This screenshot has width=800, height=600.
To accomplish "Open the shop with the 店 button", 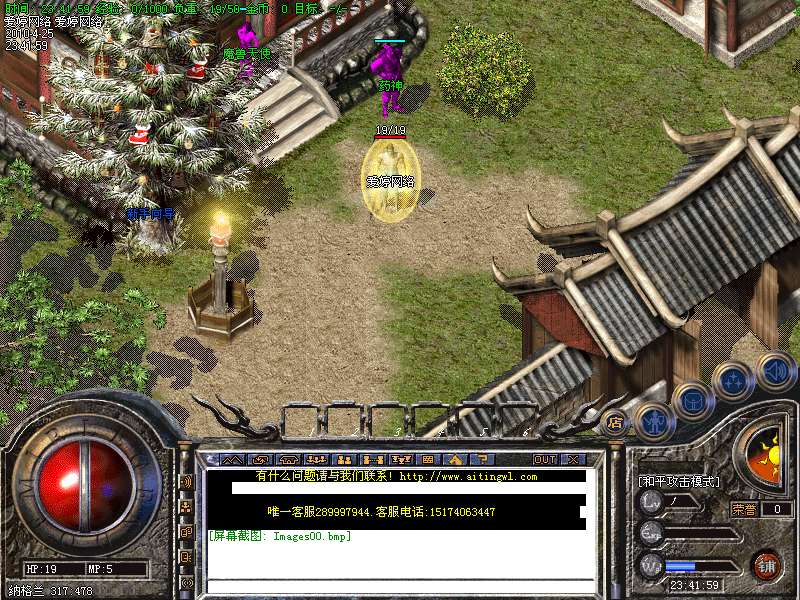I will (x=615, y=421).
